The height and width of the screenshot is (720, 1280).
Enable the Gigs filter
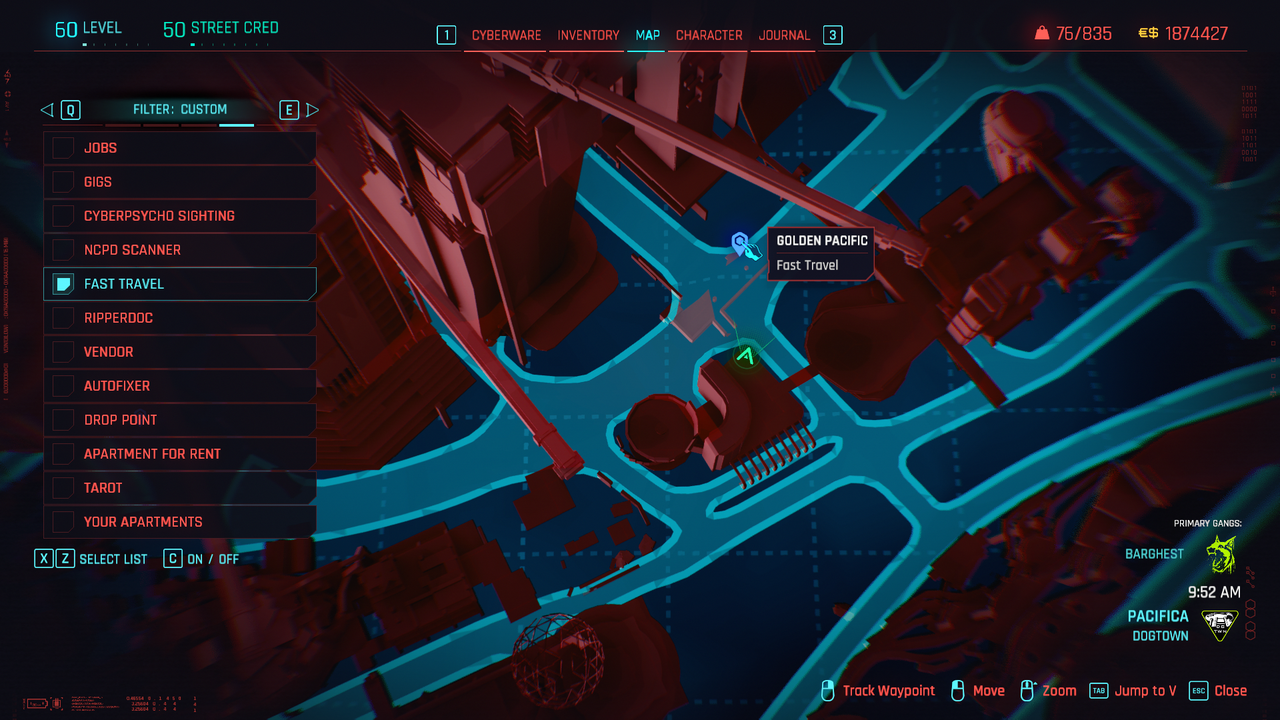(x=64, y=182)
